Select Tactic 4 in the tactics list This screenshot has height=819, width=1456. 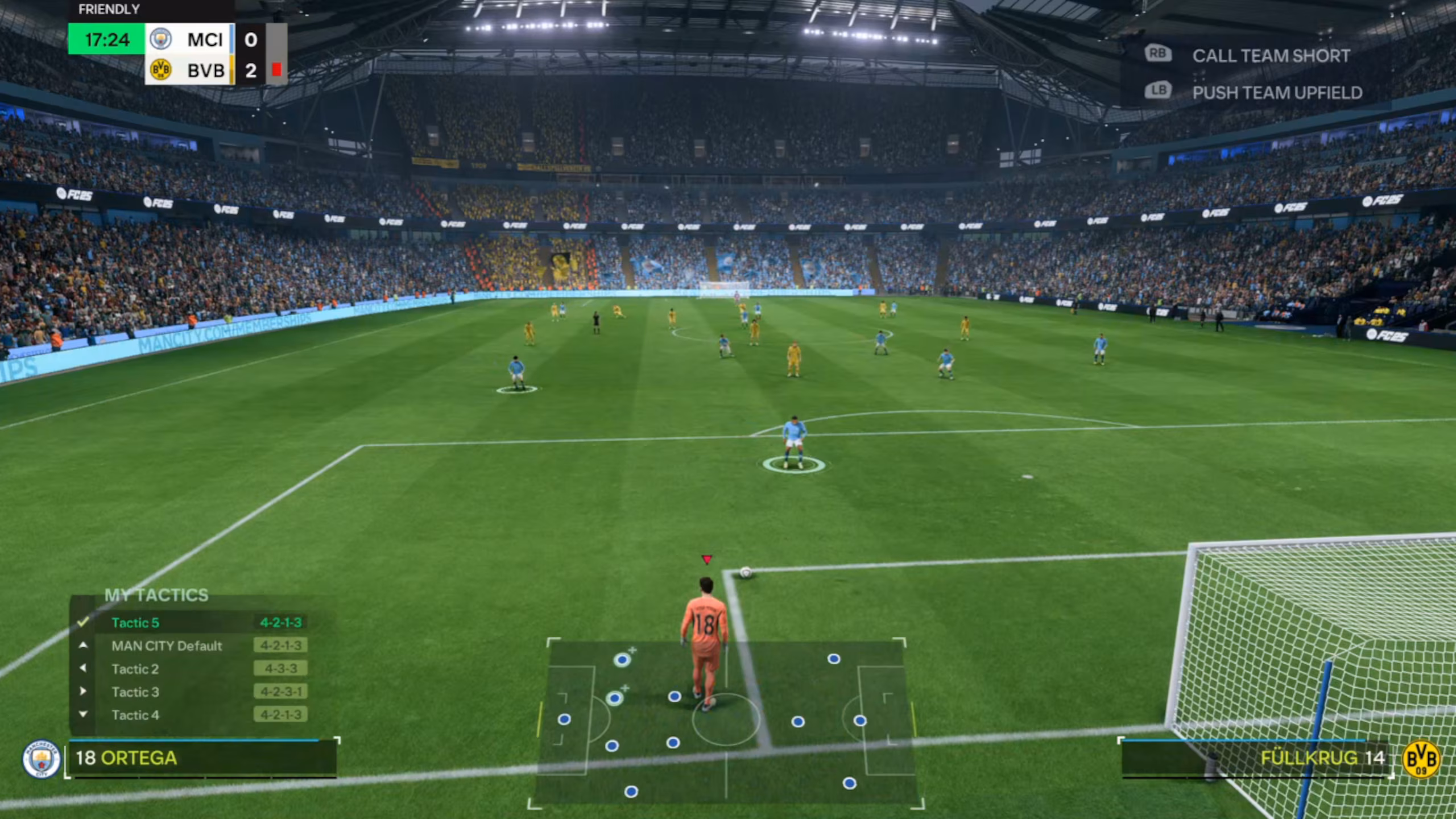(136, 715)
